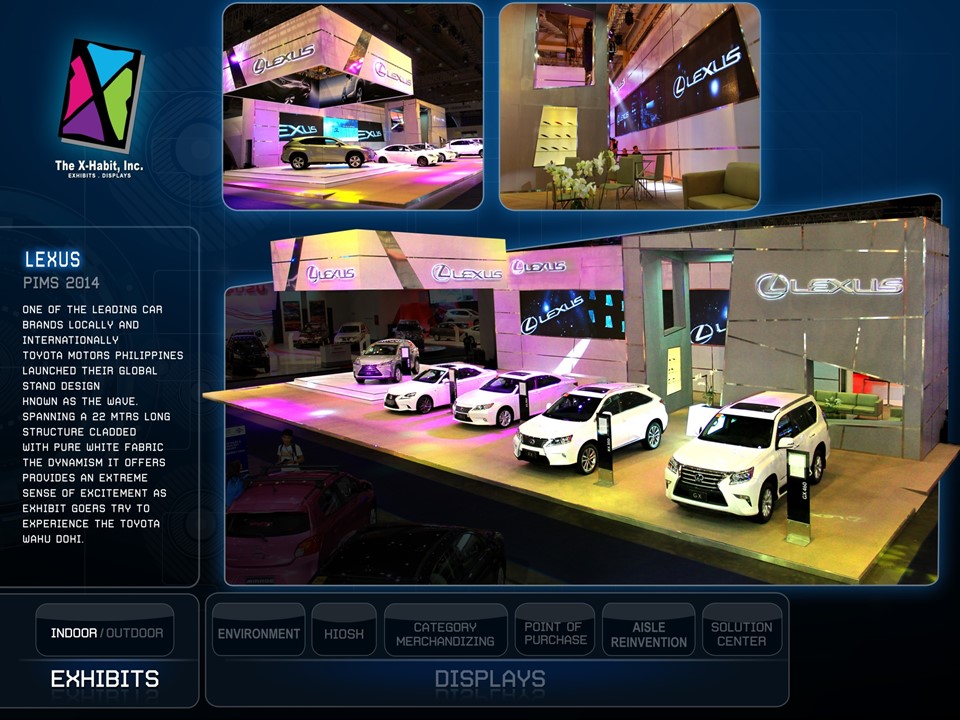The height and width of the screenshot is (720, 960).
Task: Open the Environment displays category
Action: pyautogui.click(x=259, y=632)
